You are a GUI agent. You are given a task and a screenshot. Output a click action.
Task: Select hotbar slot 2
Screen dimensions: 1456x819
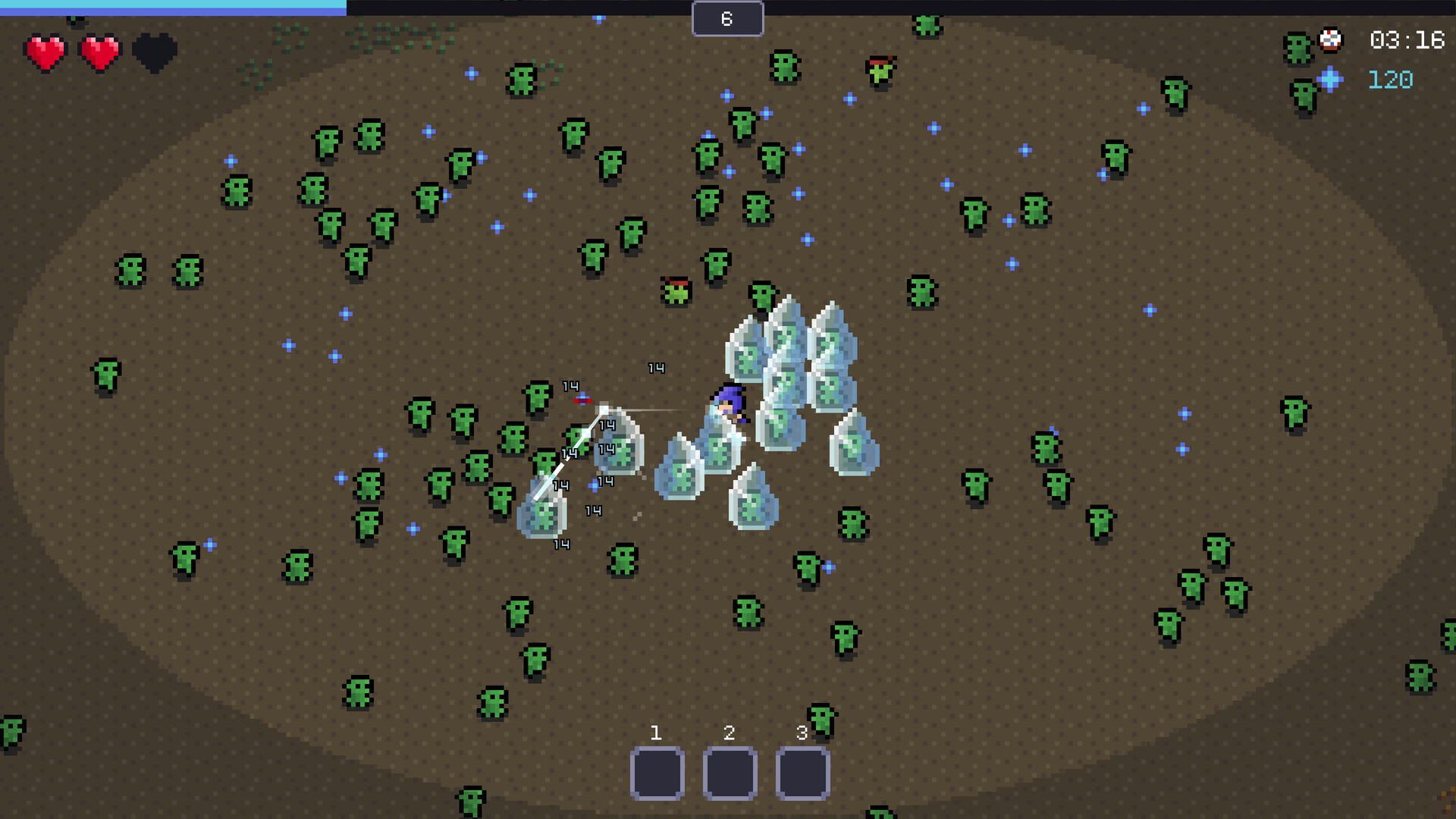coord(729,772)
